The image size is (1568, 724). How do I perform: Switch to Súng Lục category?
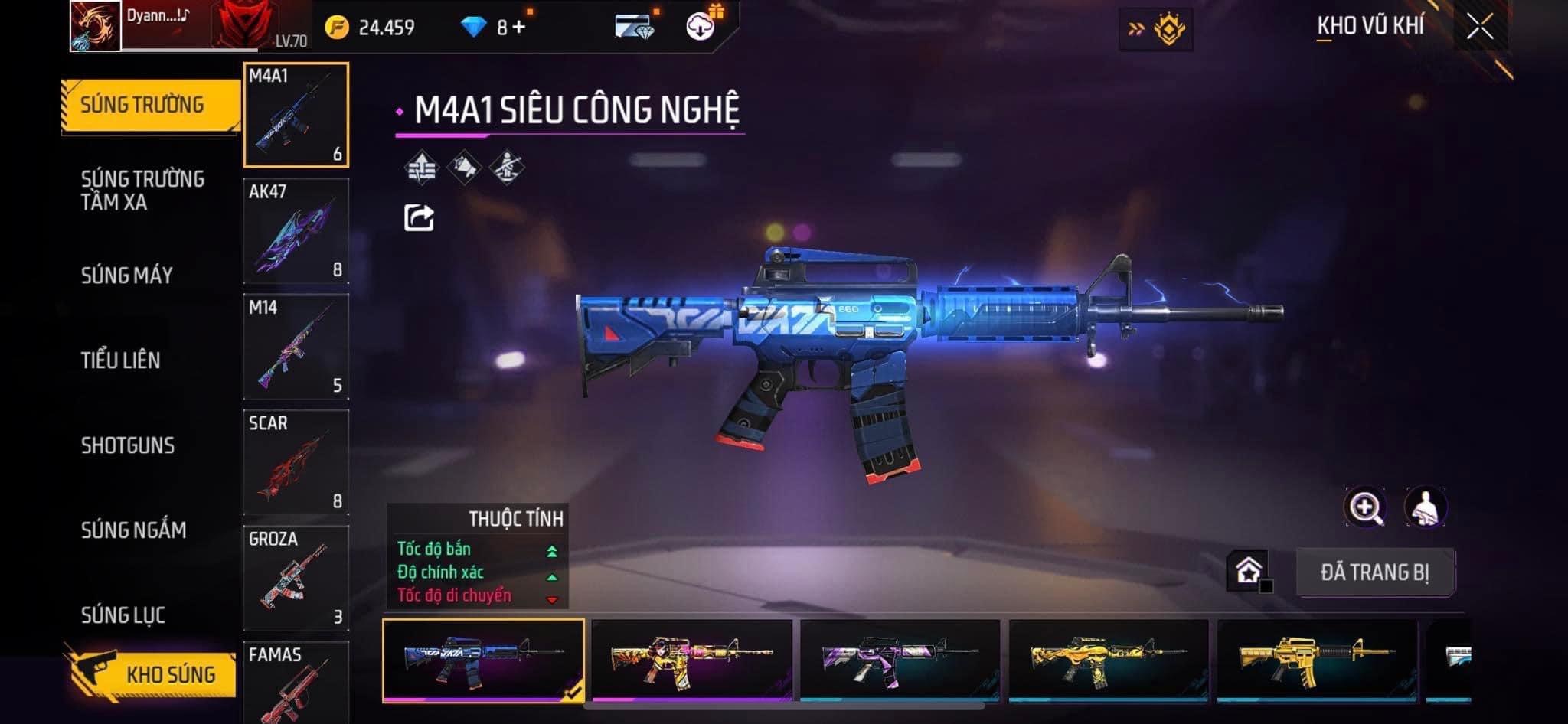pos(123,615)
